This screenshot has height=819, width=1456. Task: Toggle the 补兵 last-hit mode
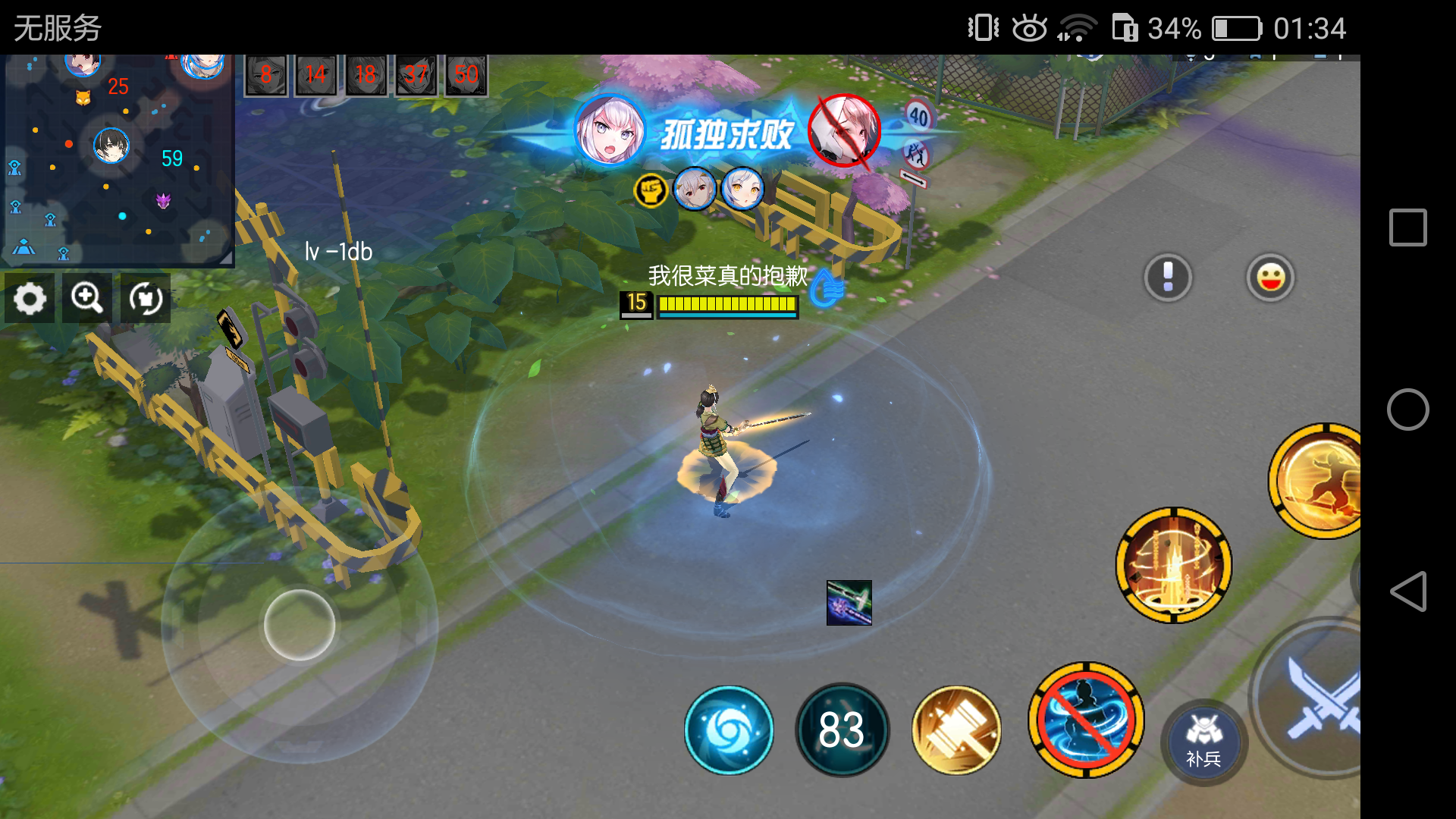[1204, 743]
